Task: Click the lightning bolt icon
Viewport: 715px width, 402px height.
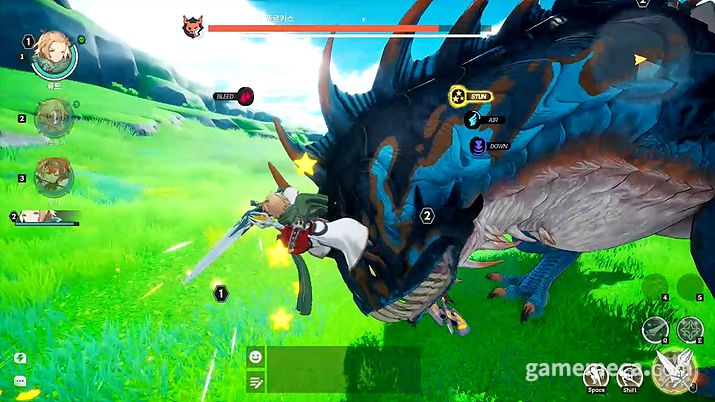Action: [20, 358]
